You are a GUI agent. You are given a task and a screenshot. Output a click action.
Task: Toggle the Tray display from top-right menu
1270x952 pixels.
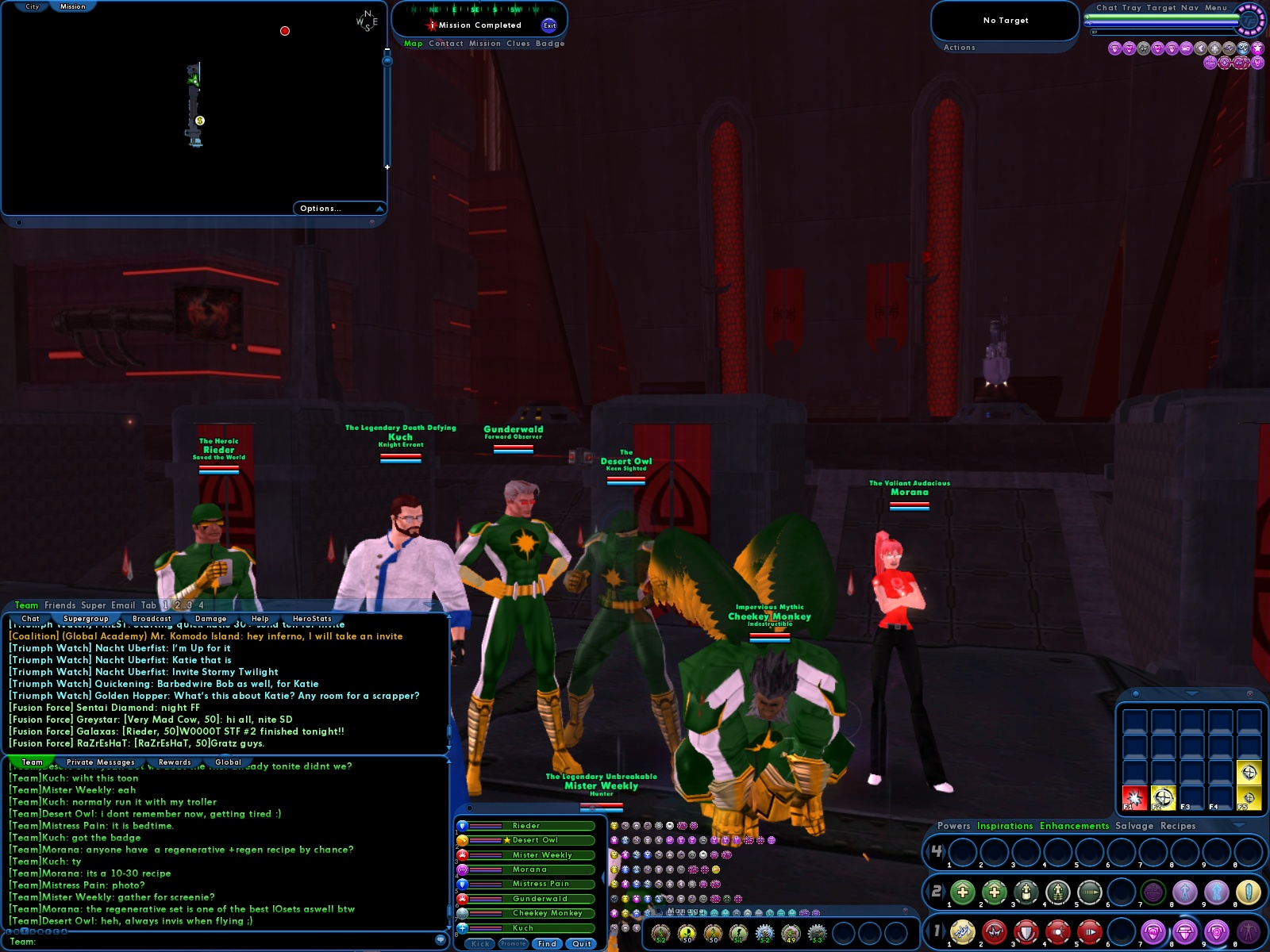click(1133, 7)
